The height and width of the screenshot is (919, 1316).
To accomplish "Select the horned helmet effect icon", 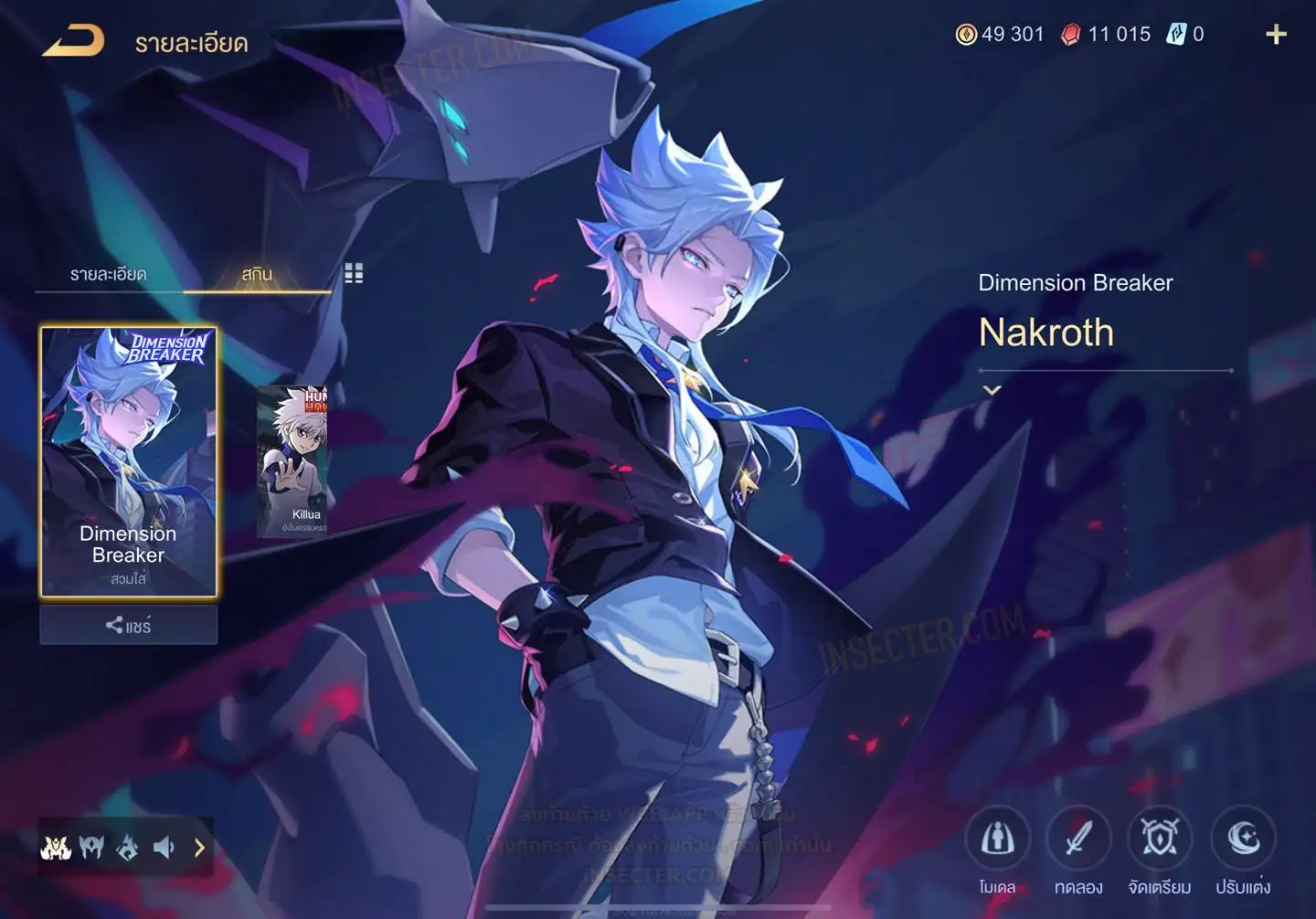I will point(91,848).
